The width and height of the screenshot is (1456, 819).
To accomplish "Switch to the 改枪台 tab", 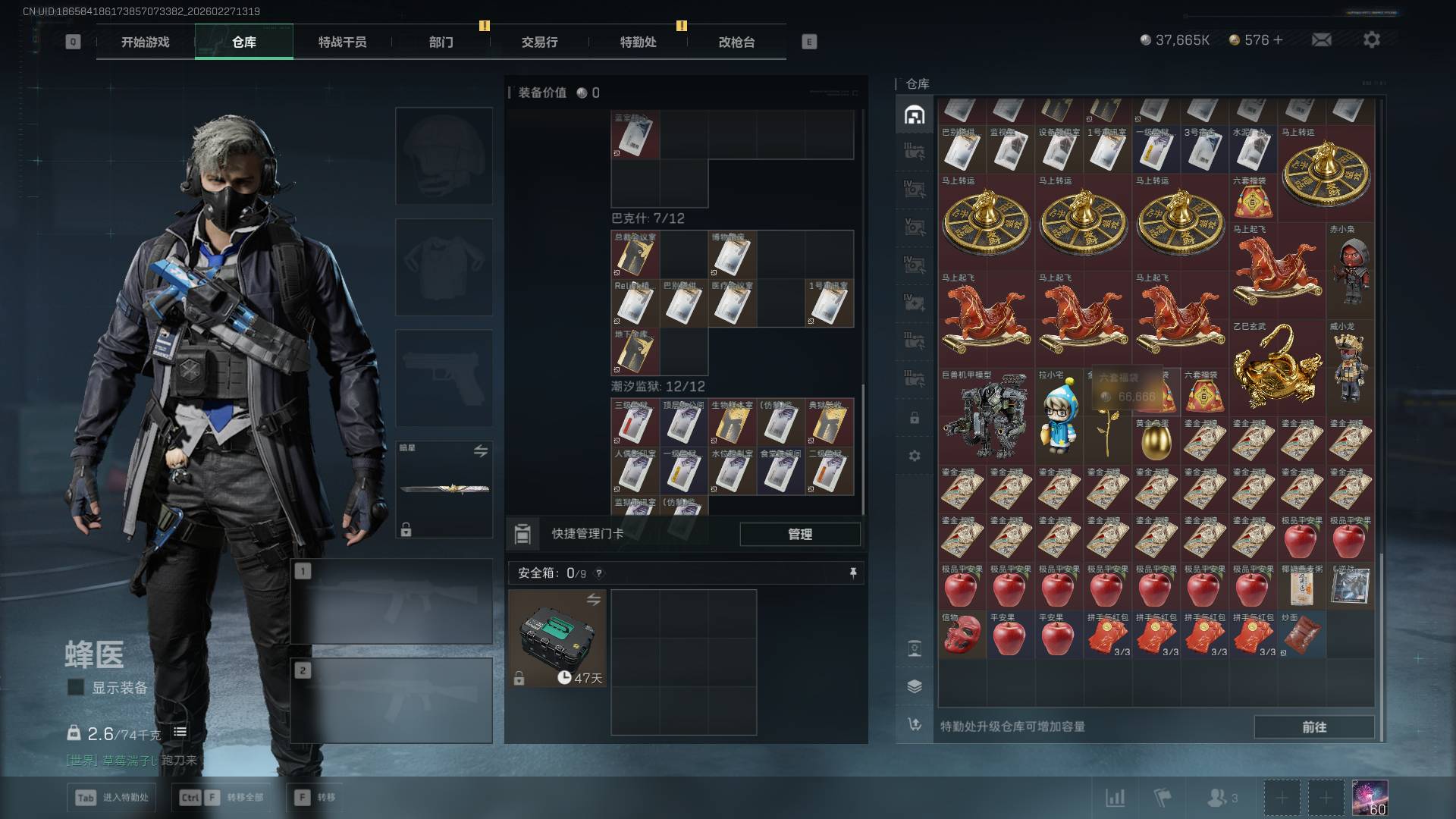I will [x=736, y=42].
